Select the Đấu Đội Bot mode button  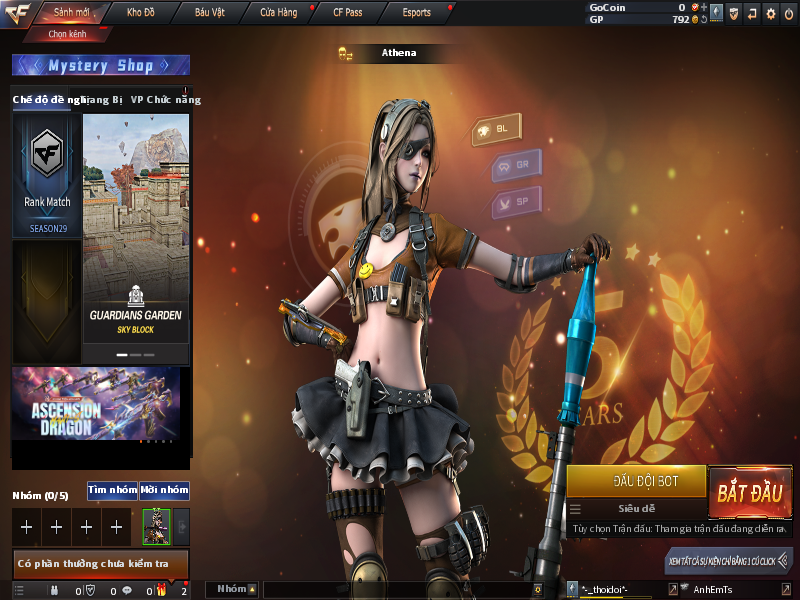point(637,481)
